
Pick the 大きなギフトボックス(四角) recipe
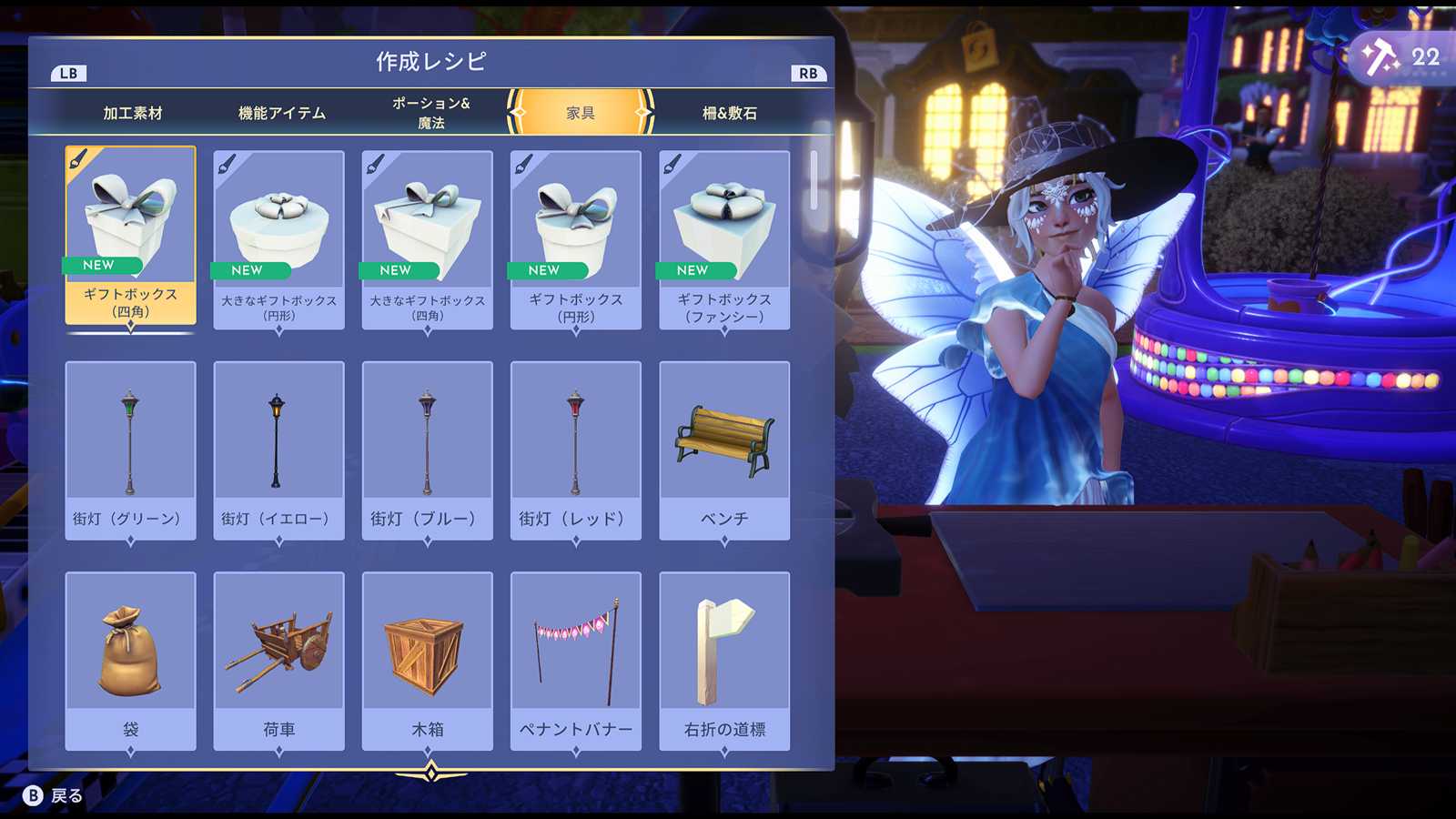tap(428, 239)
